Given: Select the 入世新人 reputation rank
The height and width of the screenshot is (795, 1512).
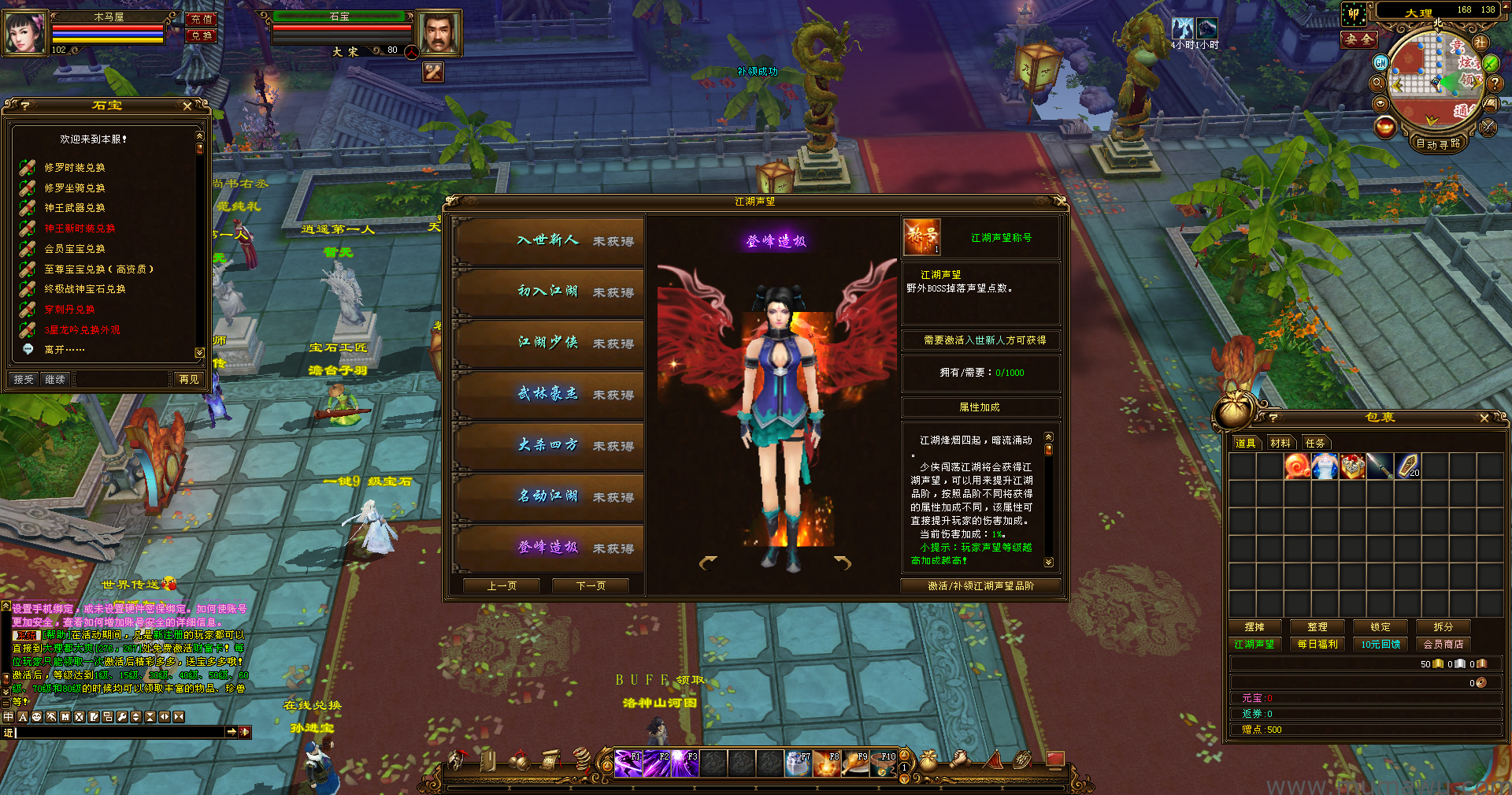Looking at the screenshot, I should (549, 240).
